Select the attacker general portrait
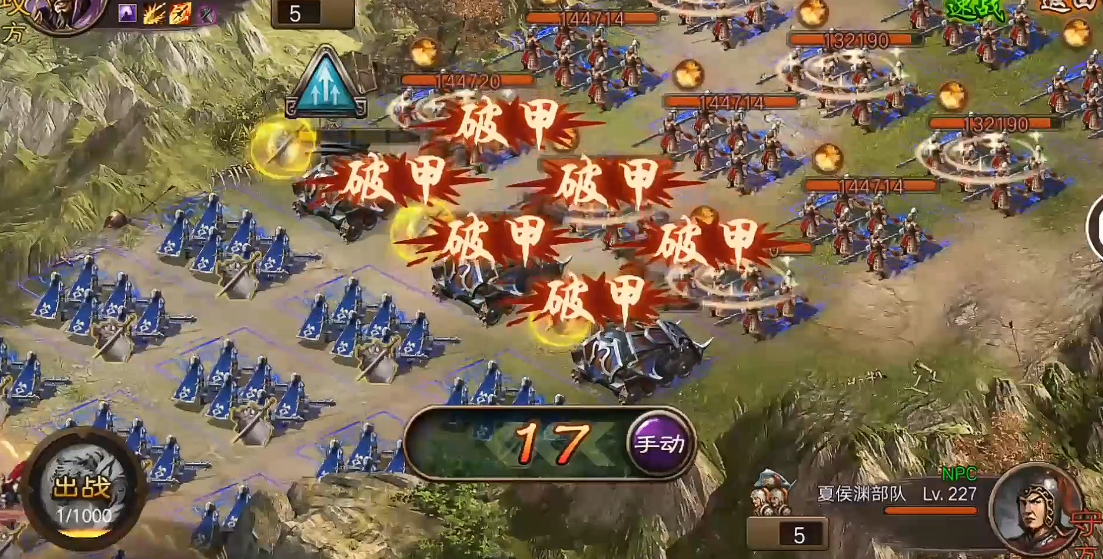Image resolution: width=1103 pixels, height=559 pixels. (x=65, y=14)
